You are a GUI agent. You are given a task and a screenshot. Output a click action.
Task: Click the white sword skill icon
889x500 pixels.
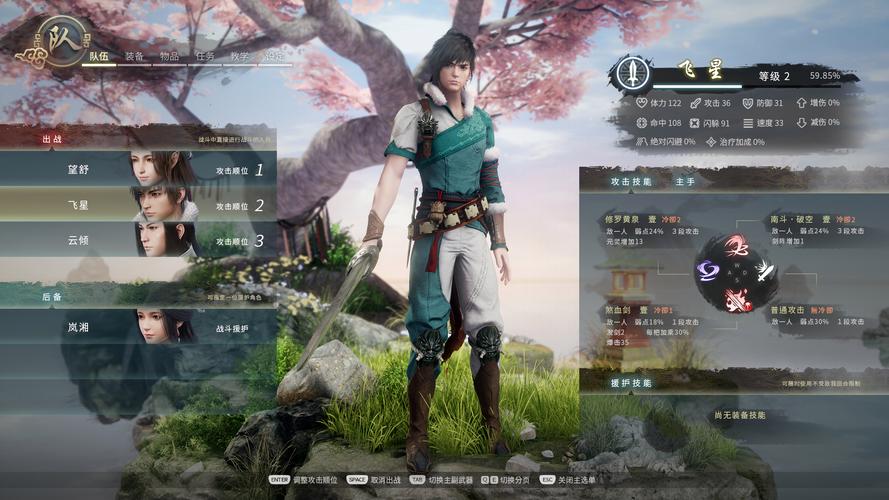766,268
